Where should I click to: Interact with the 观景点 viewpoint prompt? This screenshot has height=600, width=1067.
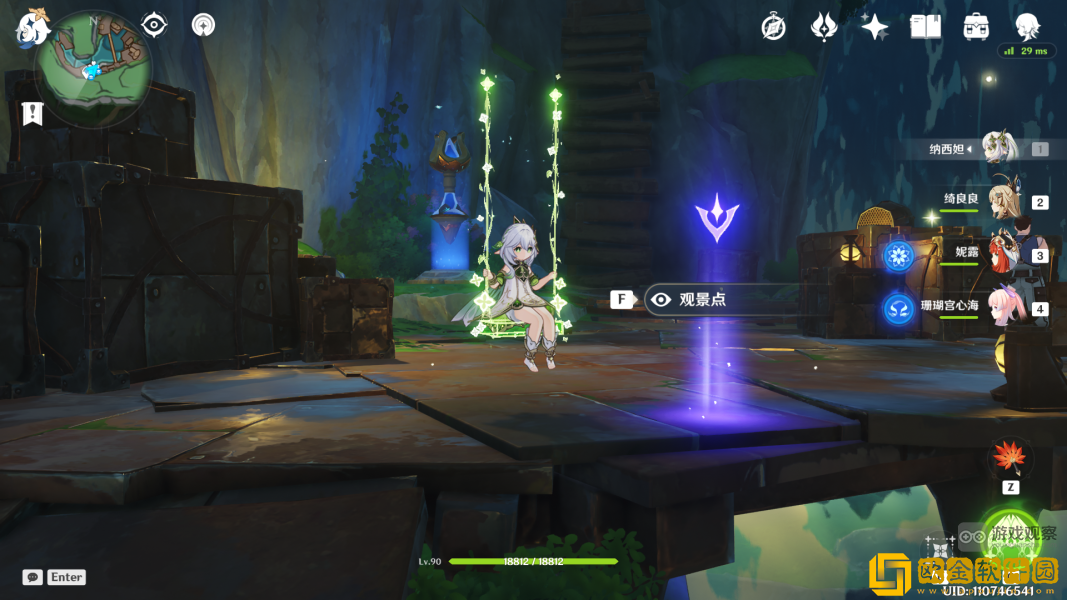[x=702, y=299]
